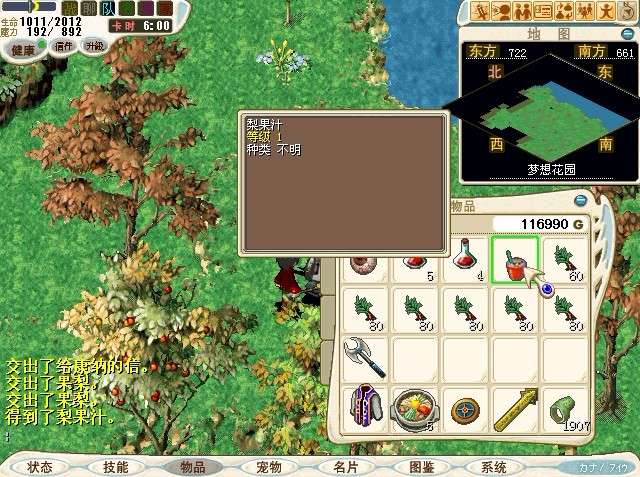Open the 宠物 pet menu

pyautogui.click(x=269, y=467)
